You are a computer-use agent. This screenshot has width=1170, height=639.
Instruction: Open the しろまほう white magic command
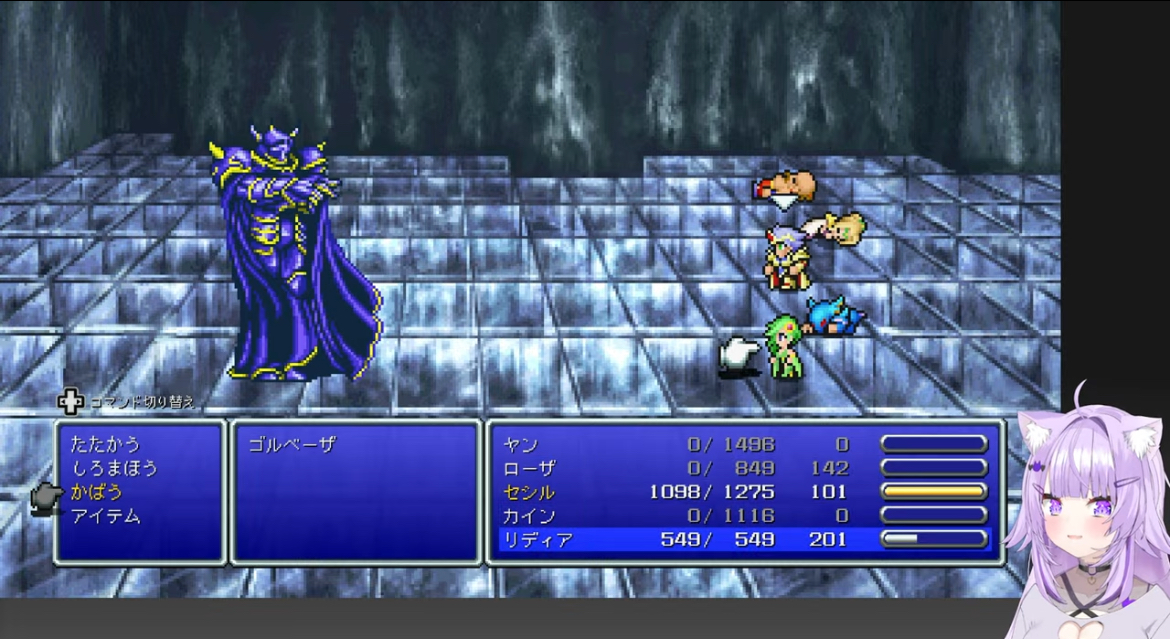click(x=114, y=468)
